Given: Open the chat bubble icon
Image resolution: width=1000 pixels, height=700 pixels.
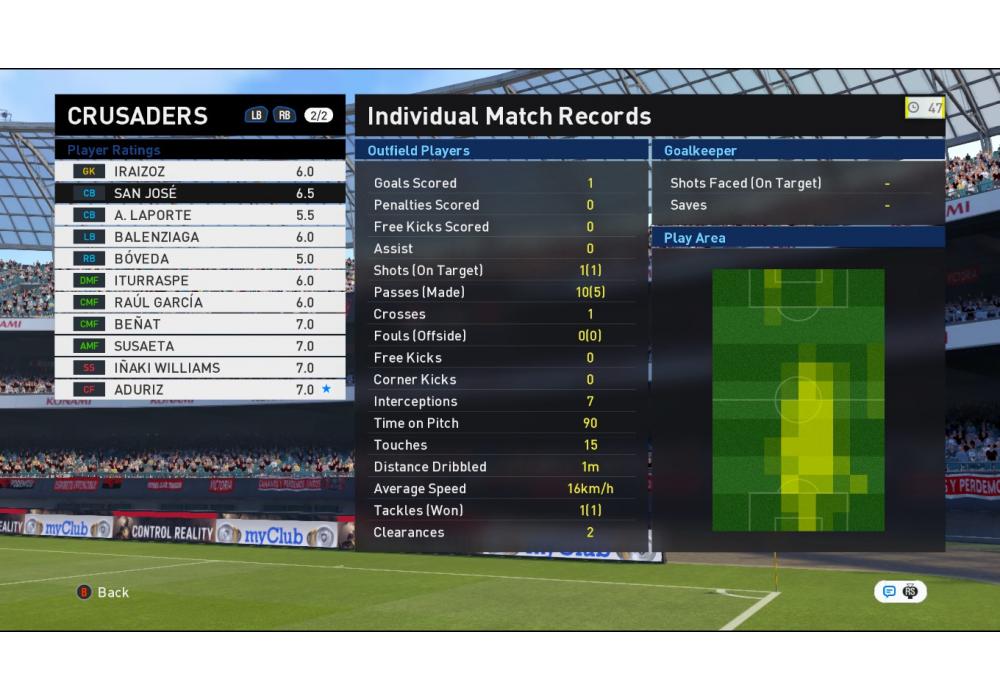Looking at the screenshot, I should pos(889,592).
